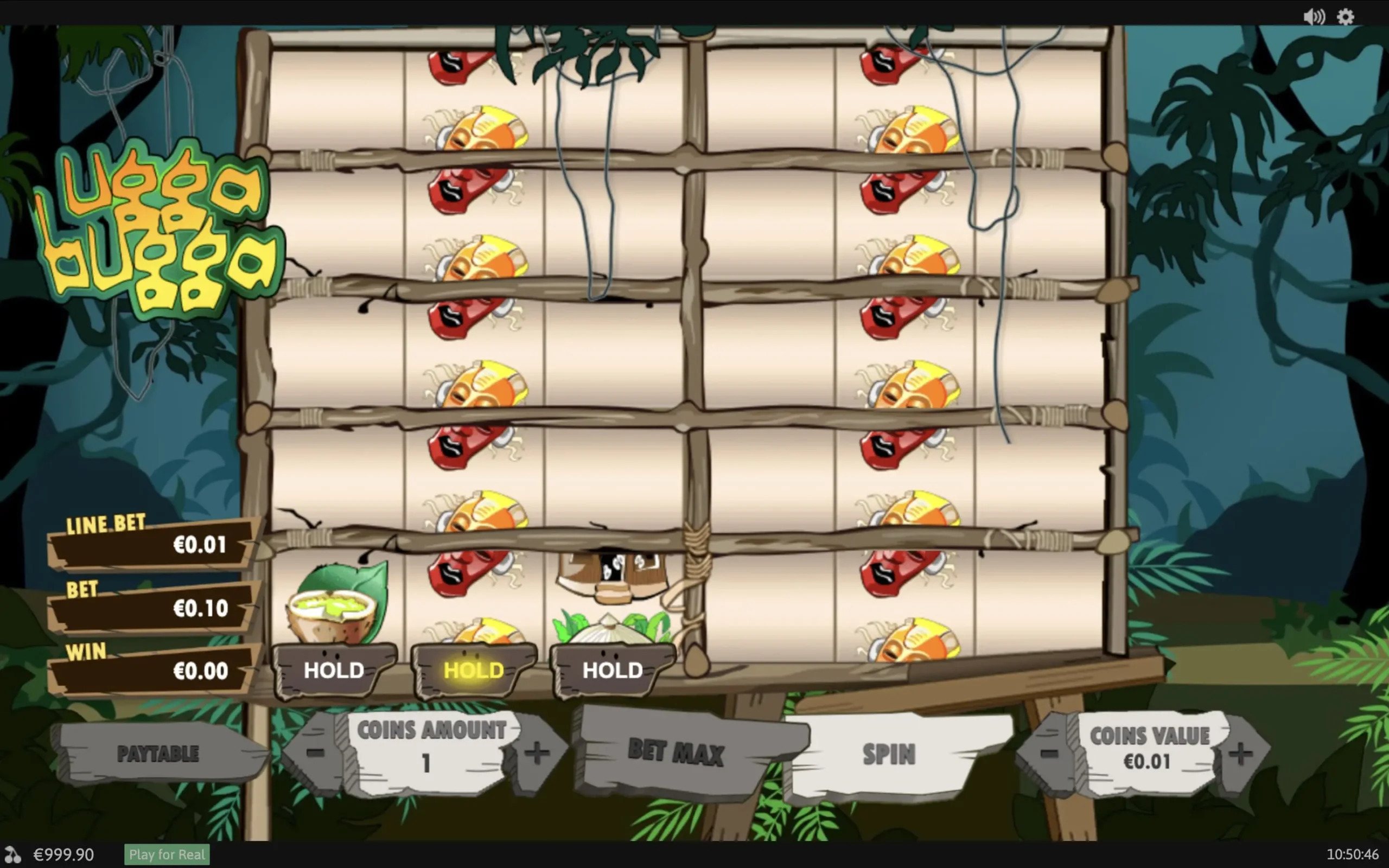Release the glowing HOLD on the second reel
The width and height of the screenshot is (1389, 868).
coord(472,670)
